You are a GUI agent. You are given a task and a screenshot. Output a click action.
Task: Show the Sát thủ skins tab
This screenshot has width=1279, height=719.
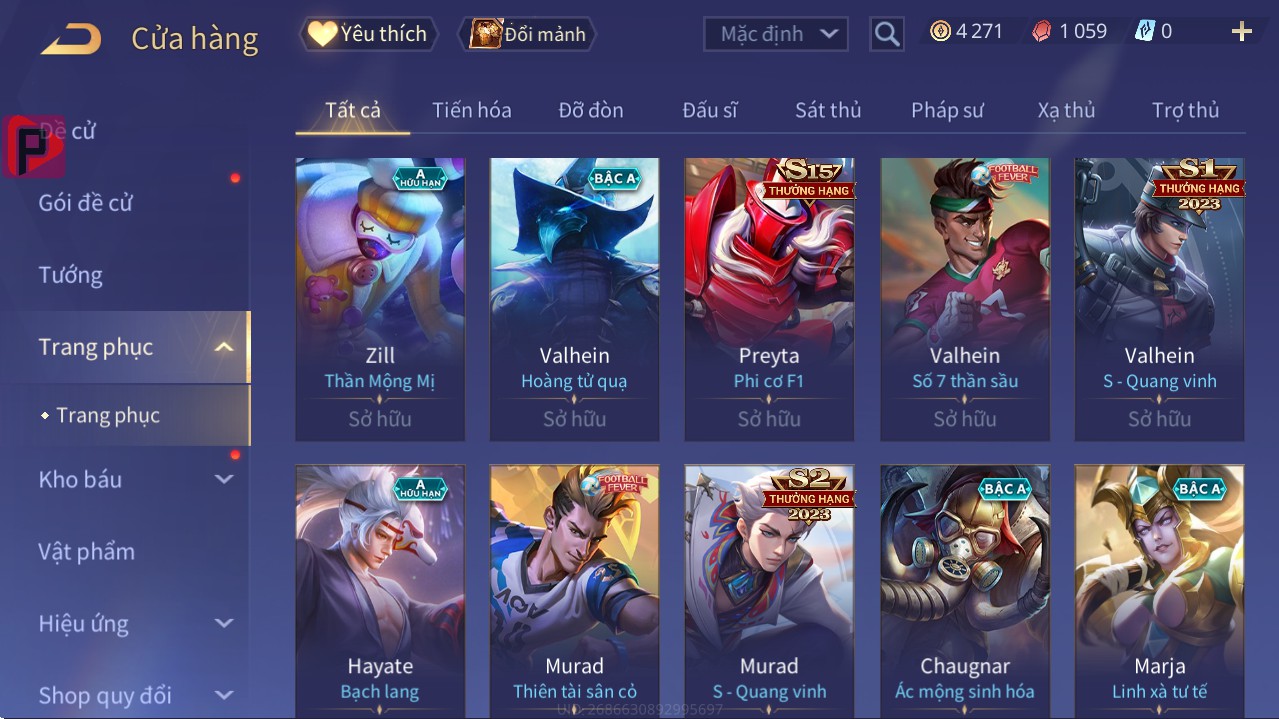pyautogui.click(x=828, y=110)
